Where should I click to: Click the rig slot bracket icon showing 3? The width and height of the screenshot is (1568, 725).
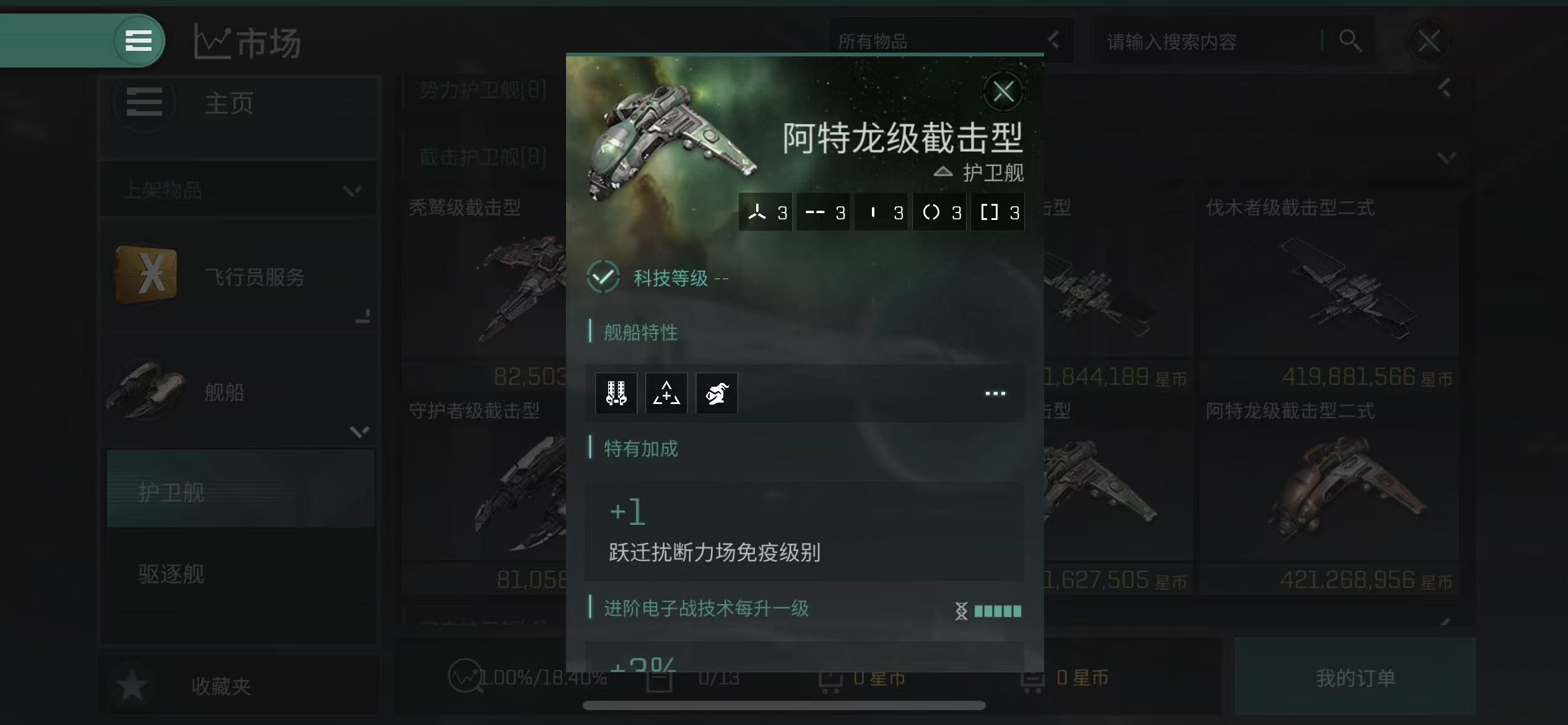(x=998, y=211)
